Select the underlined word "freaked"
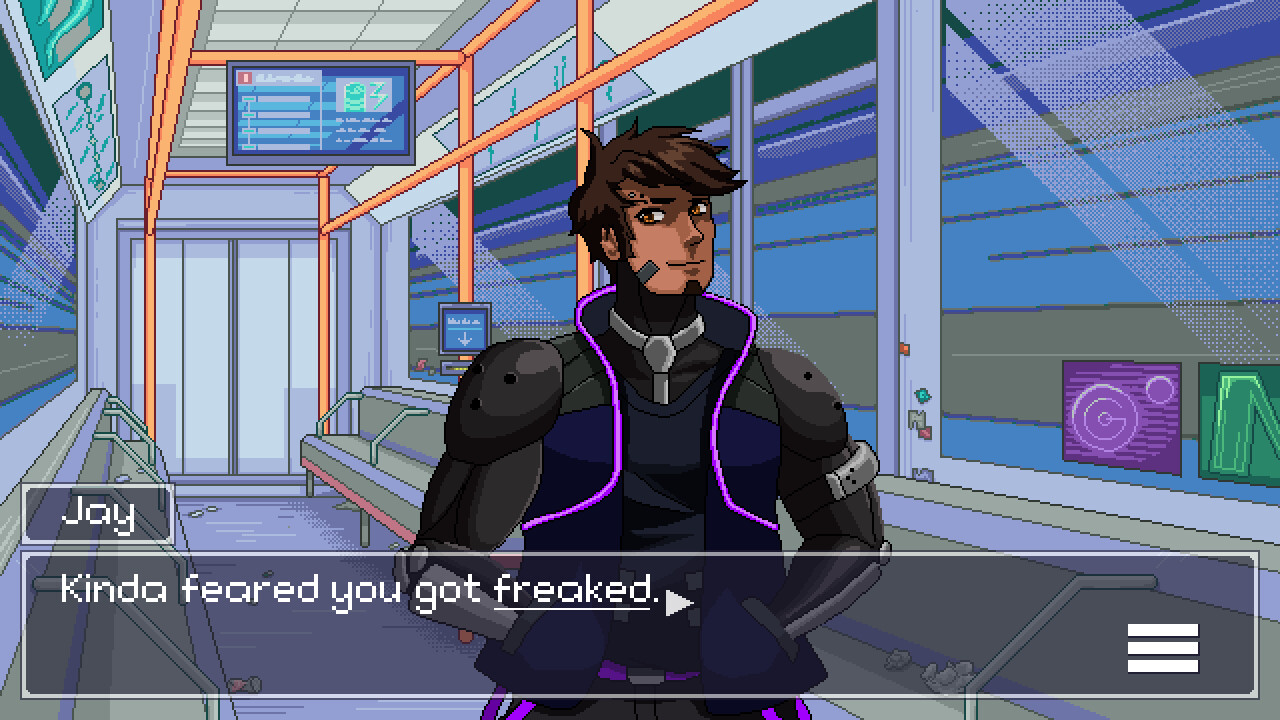Viewport: 1280px width, 720px height. pyautogui.click(x=570, y=589)
